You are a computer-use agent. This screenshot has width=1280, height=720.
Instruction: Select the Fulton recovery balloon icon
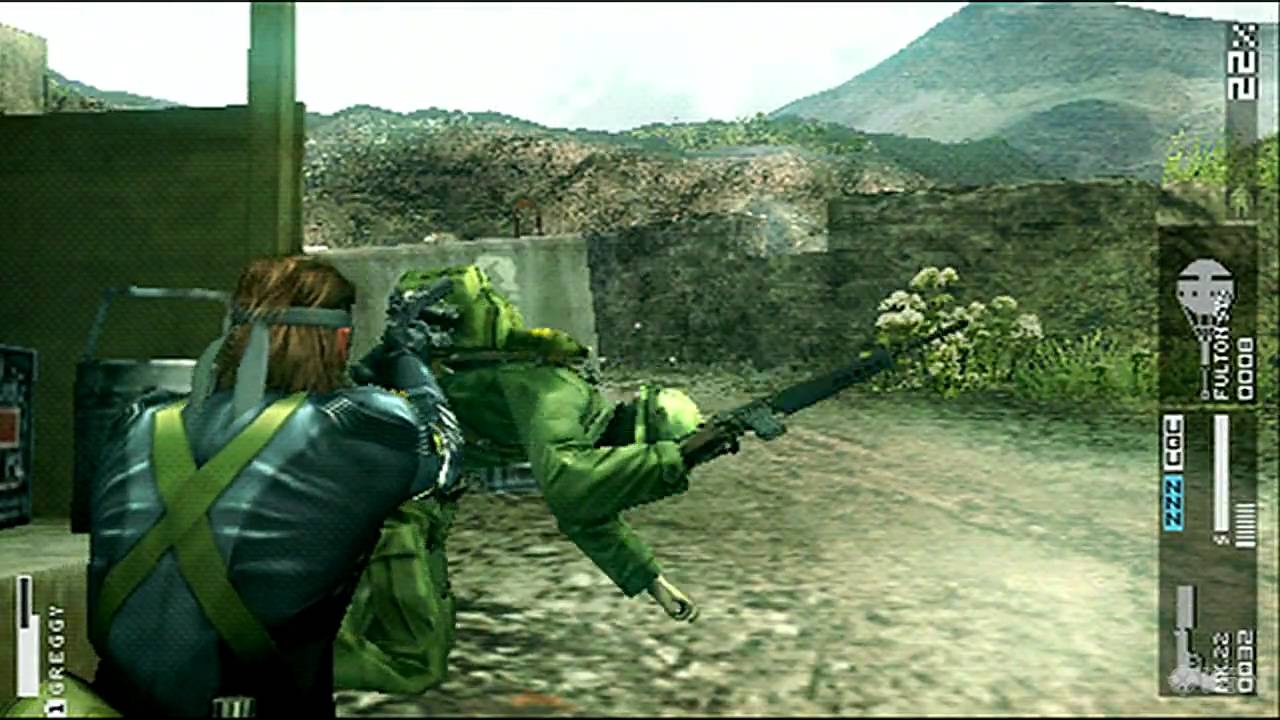pyautogui.click(x=1205, y=300)
